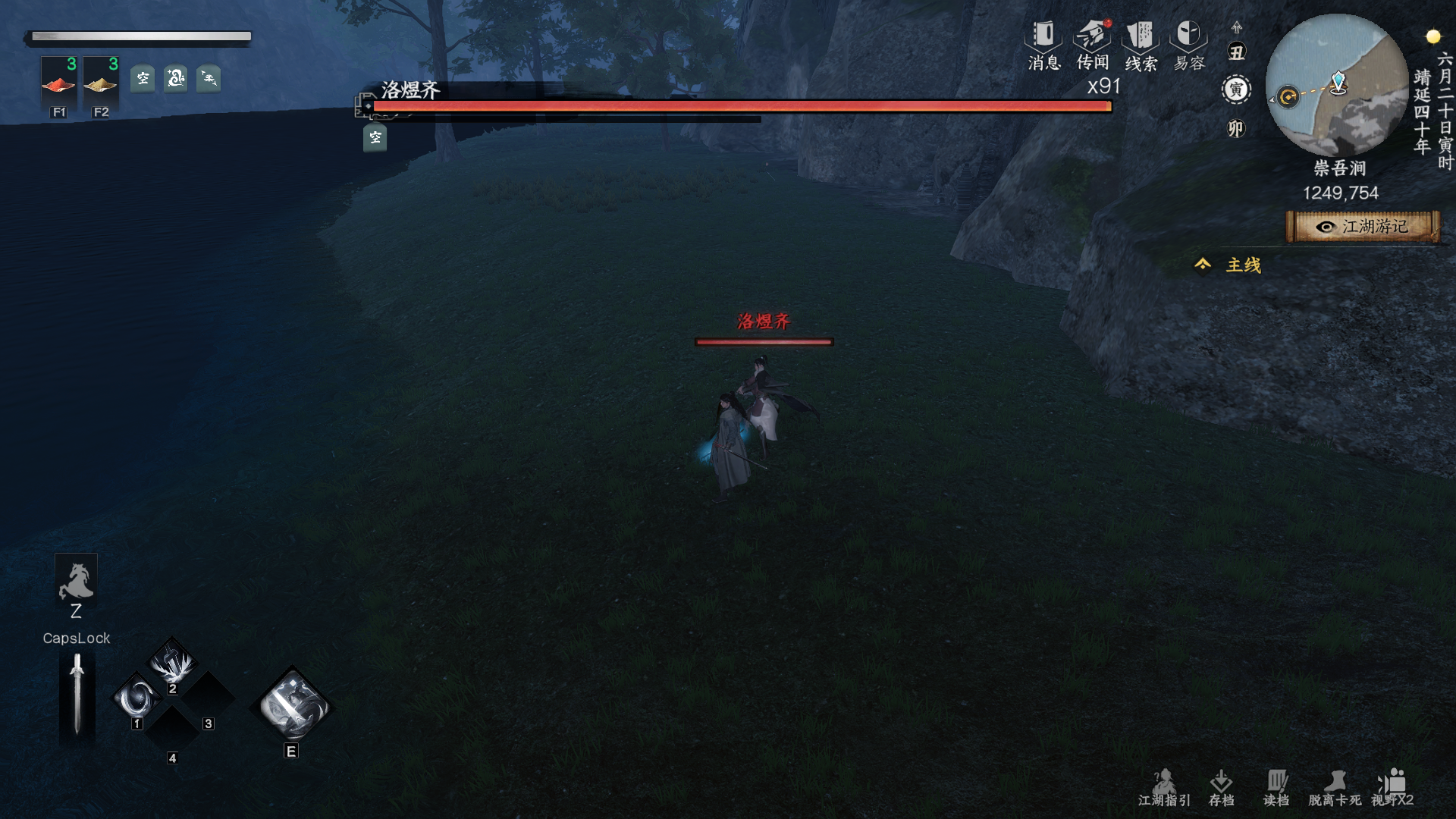Open the 线索 clues panel
Viewport: 1456px width, 819px height.
(x=1141, y=44)
